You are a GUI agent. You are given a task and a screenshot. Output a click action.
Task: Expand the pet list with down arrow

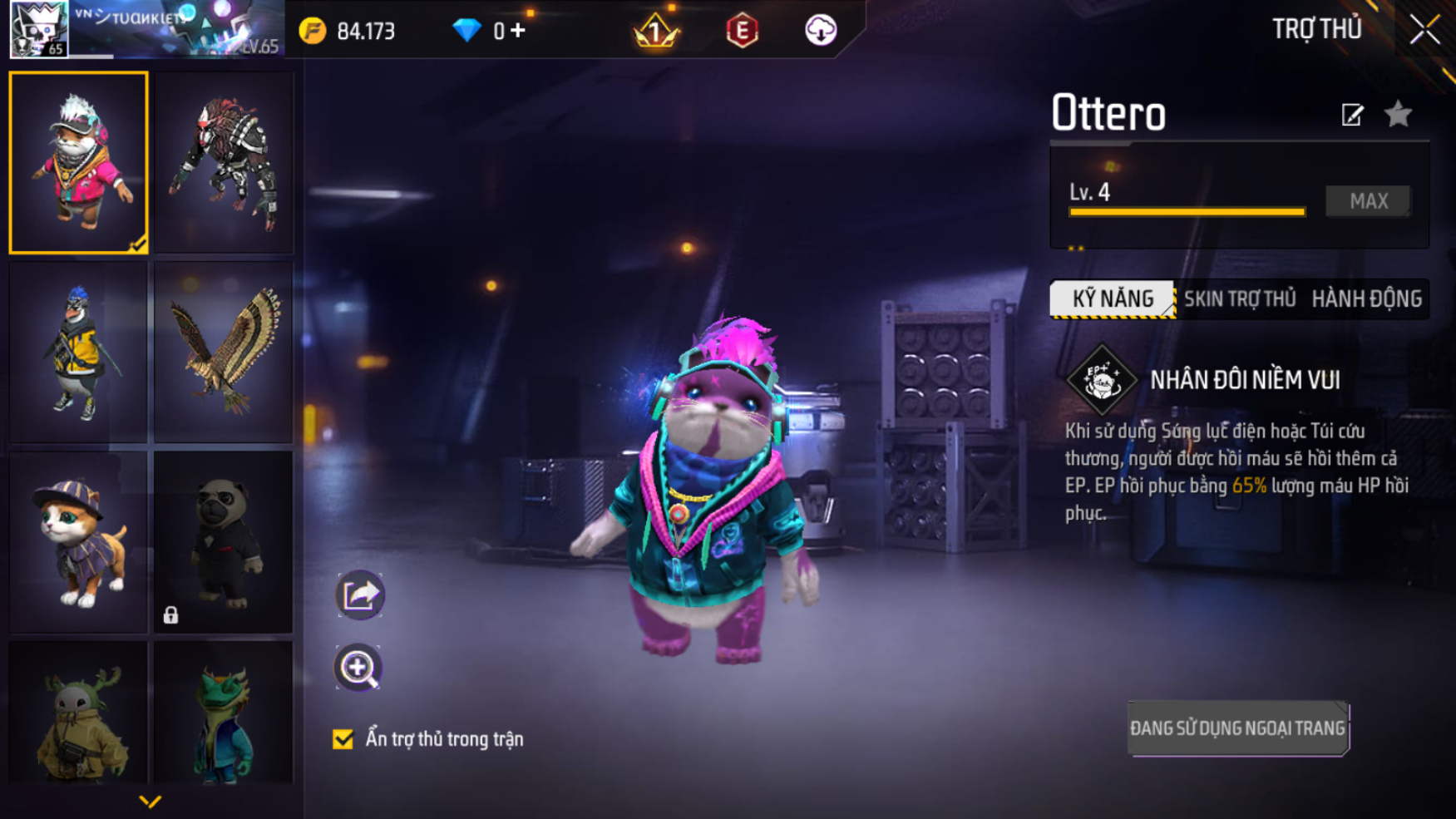pyautogui.click(x=150, y=802)
